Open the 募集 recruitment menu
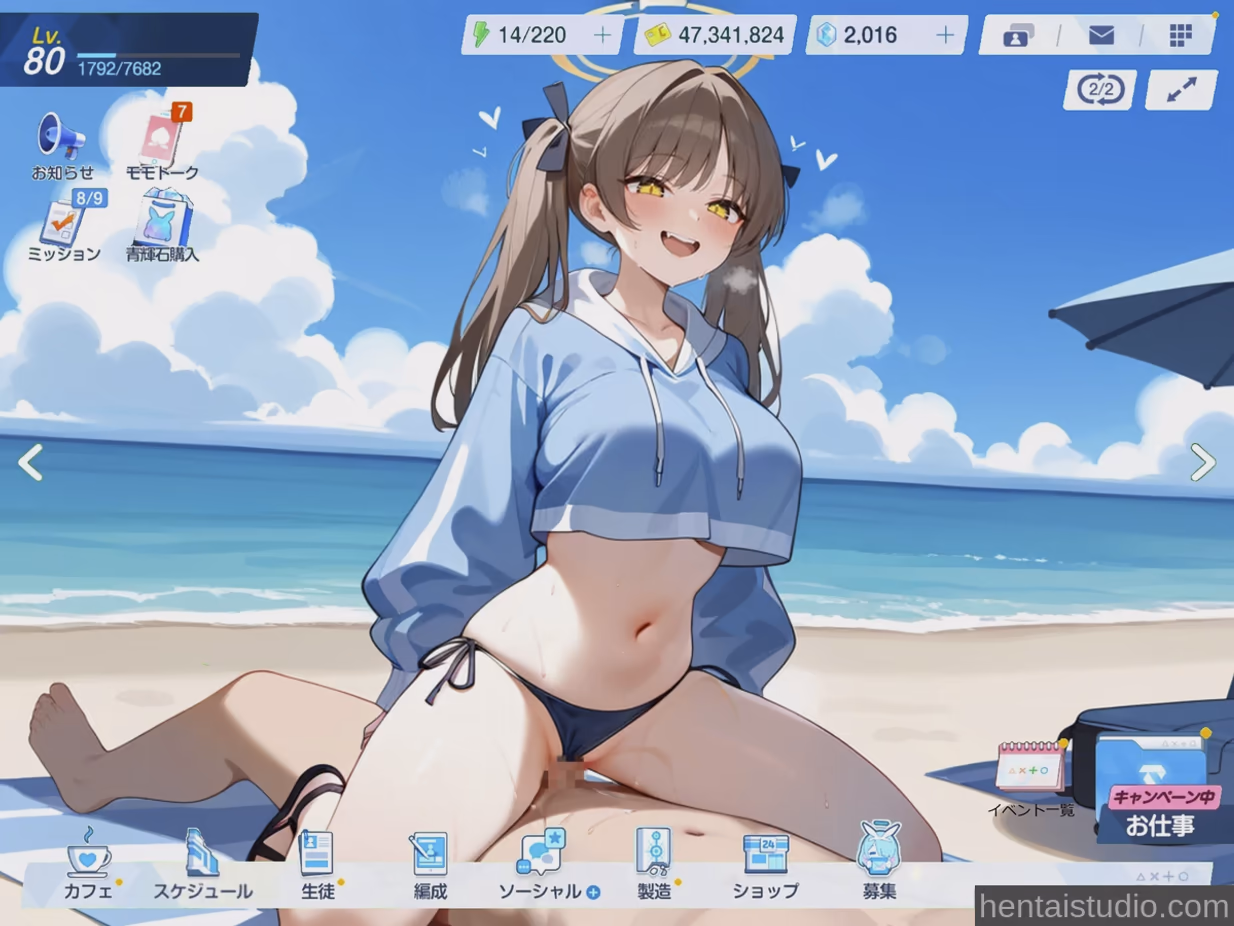The width and height of the screenshot is (1234, 926). pos(879,865)
